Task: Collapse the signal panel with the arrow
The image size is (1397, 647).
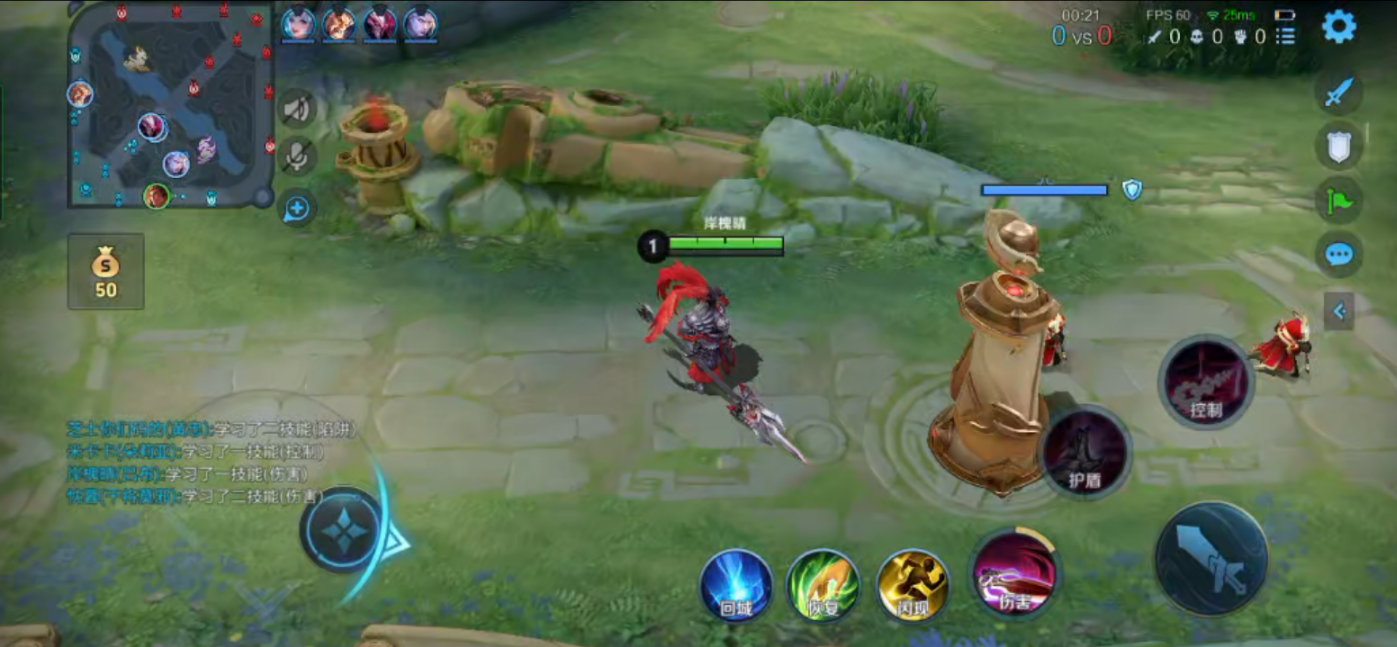Action: tap(1339, 312)
